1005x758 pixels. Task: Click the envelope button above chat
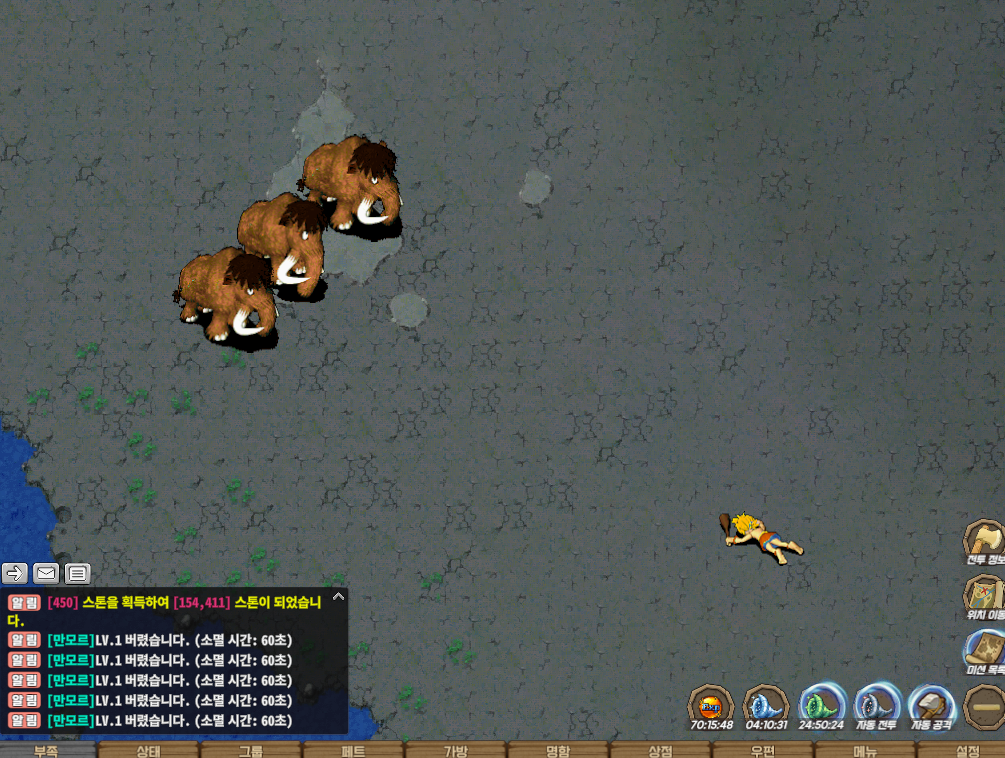(46, 573)
